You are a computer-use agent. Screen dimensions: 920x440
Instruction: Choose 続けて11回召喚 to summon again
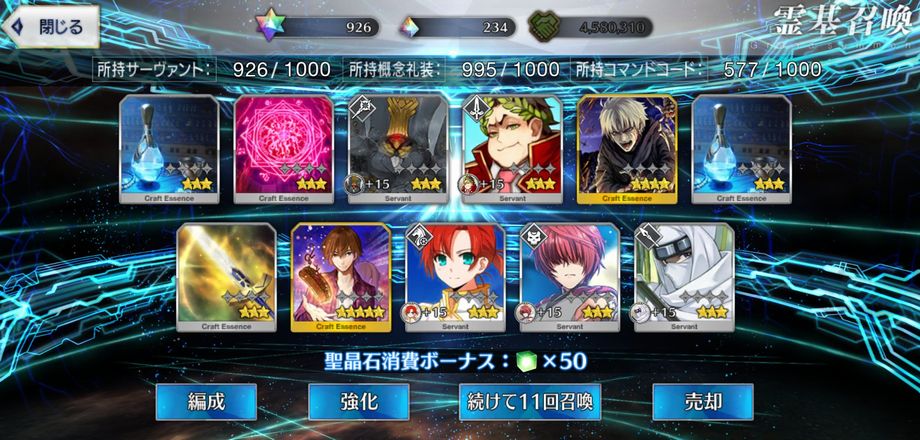(x=531, y=402)
